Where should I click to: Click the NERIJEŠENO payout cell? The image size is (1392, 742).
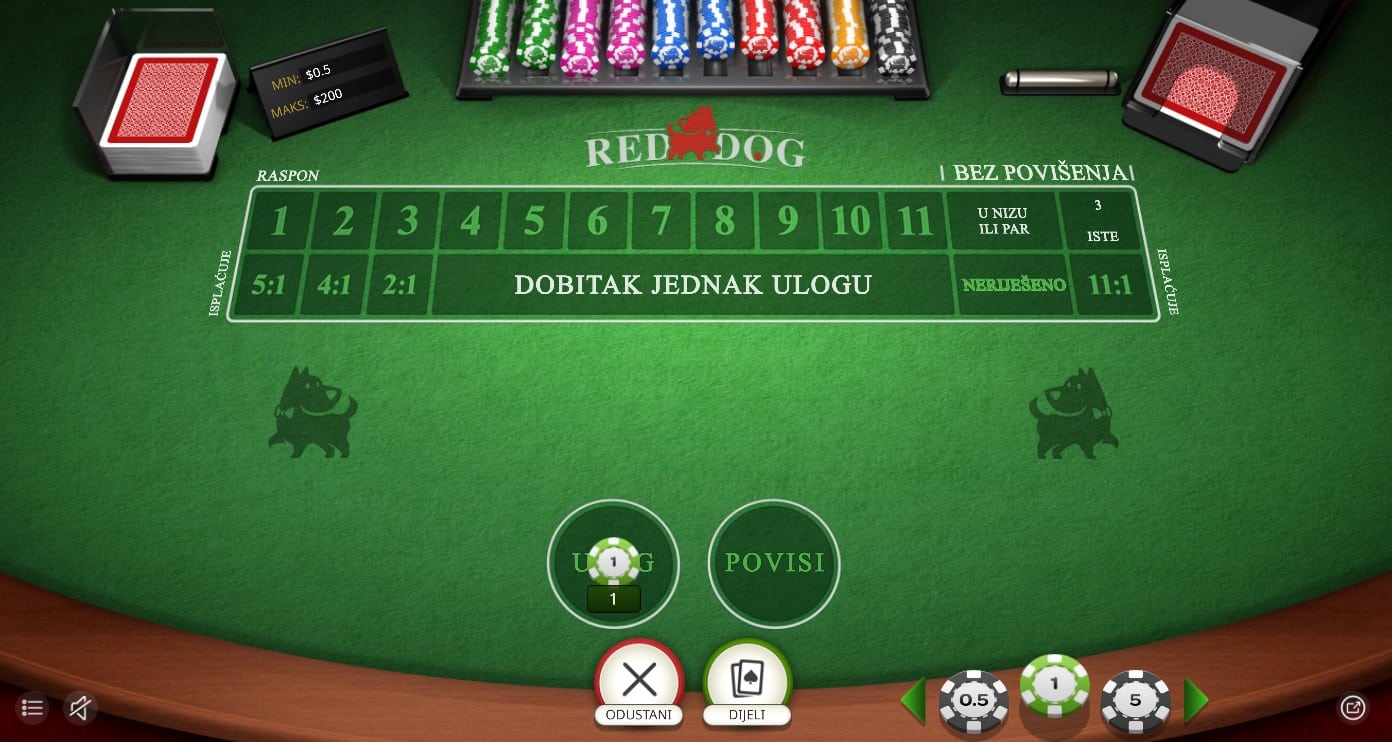[x=1013, y=284]
